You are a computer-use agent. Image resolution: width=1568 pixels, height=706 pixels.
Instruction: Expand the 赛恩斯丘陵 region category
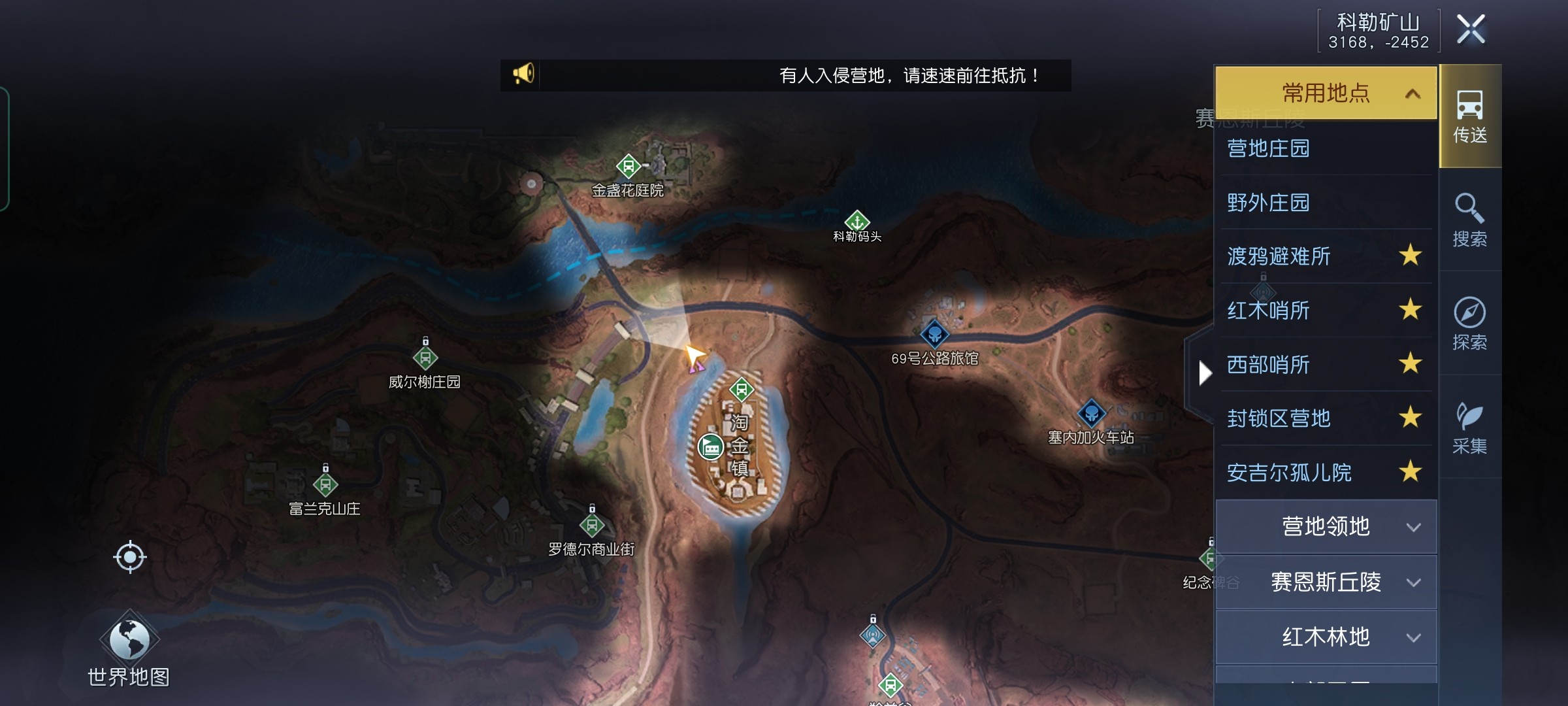click(x=1326, y=582)
